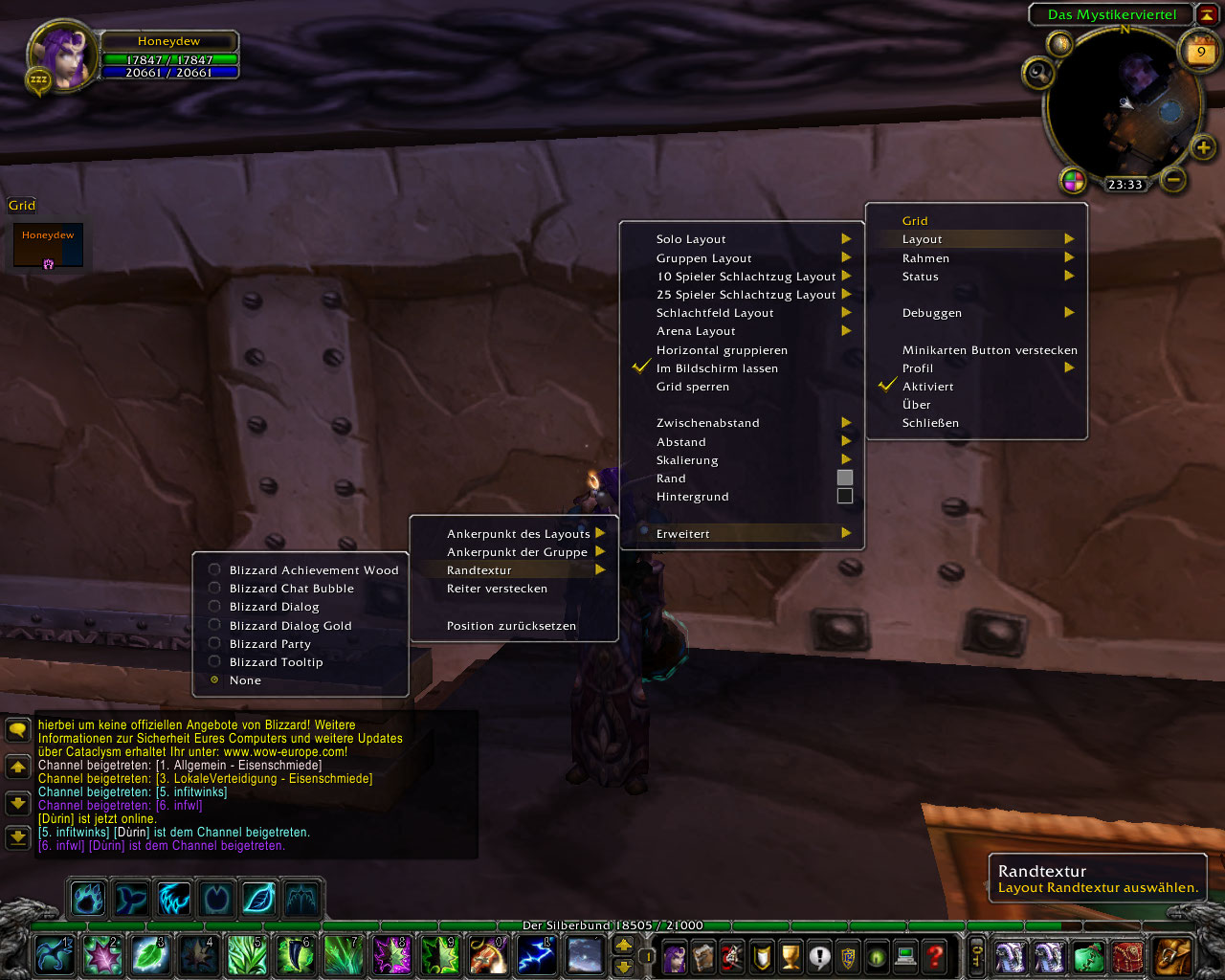Click the Honeydew player portrait
1225x980 pixels.
pos(63,56)
